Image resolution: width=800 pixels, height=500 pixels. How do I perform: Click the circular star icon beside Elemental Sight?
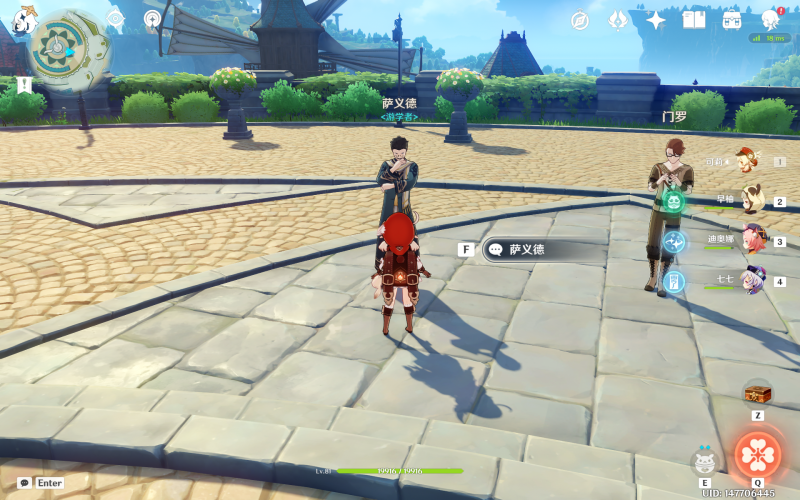(152, 18)
